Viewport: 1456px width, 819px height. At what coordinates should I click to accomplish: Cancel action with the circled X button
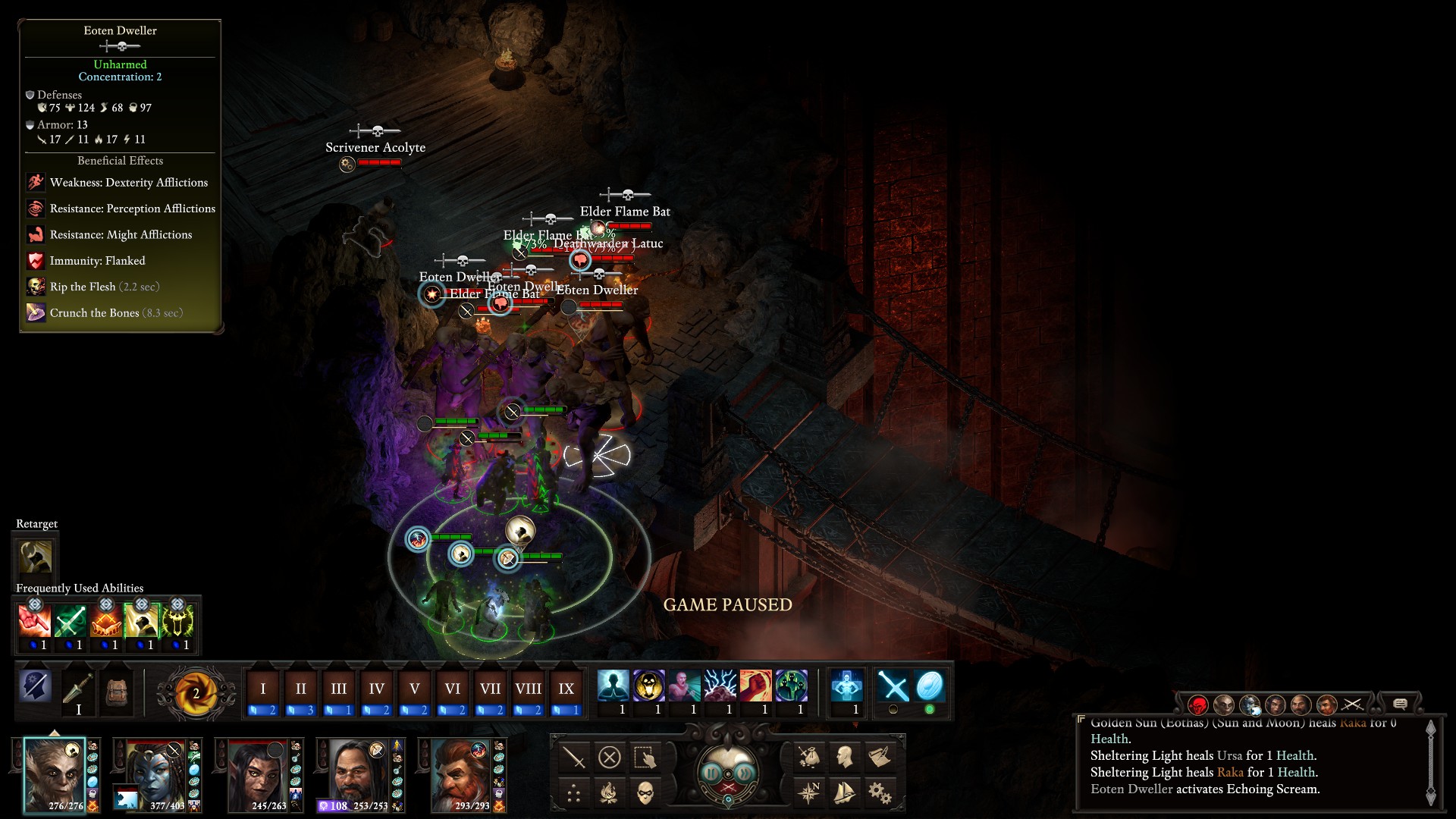tap(610, 757)
